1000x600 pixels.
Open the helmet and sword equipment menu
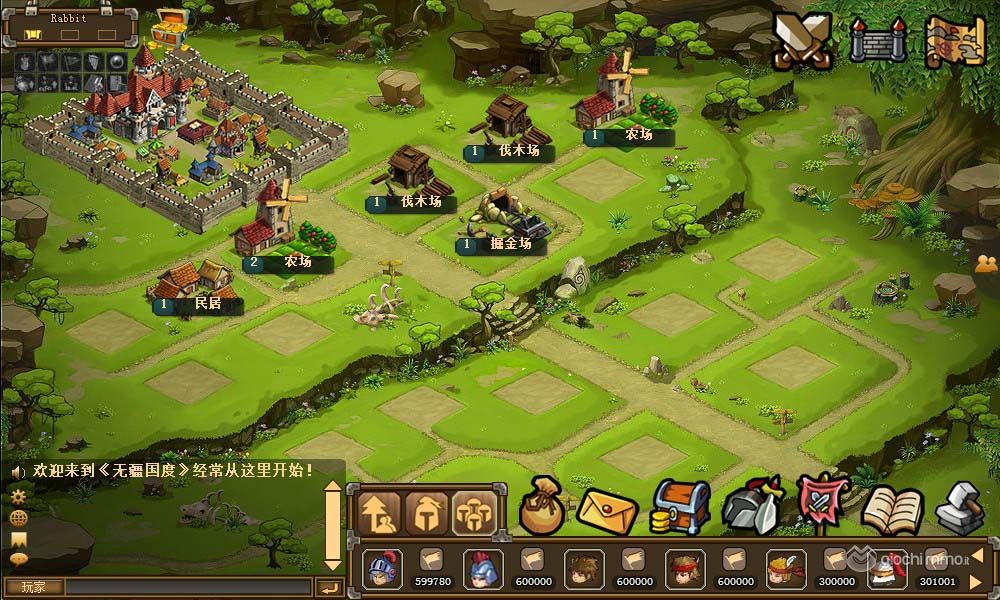749,507
